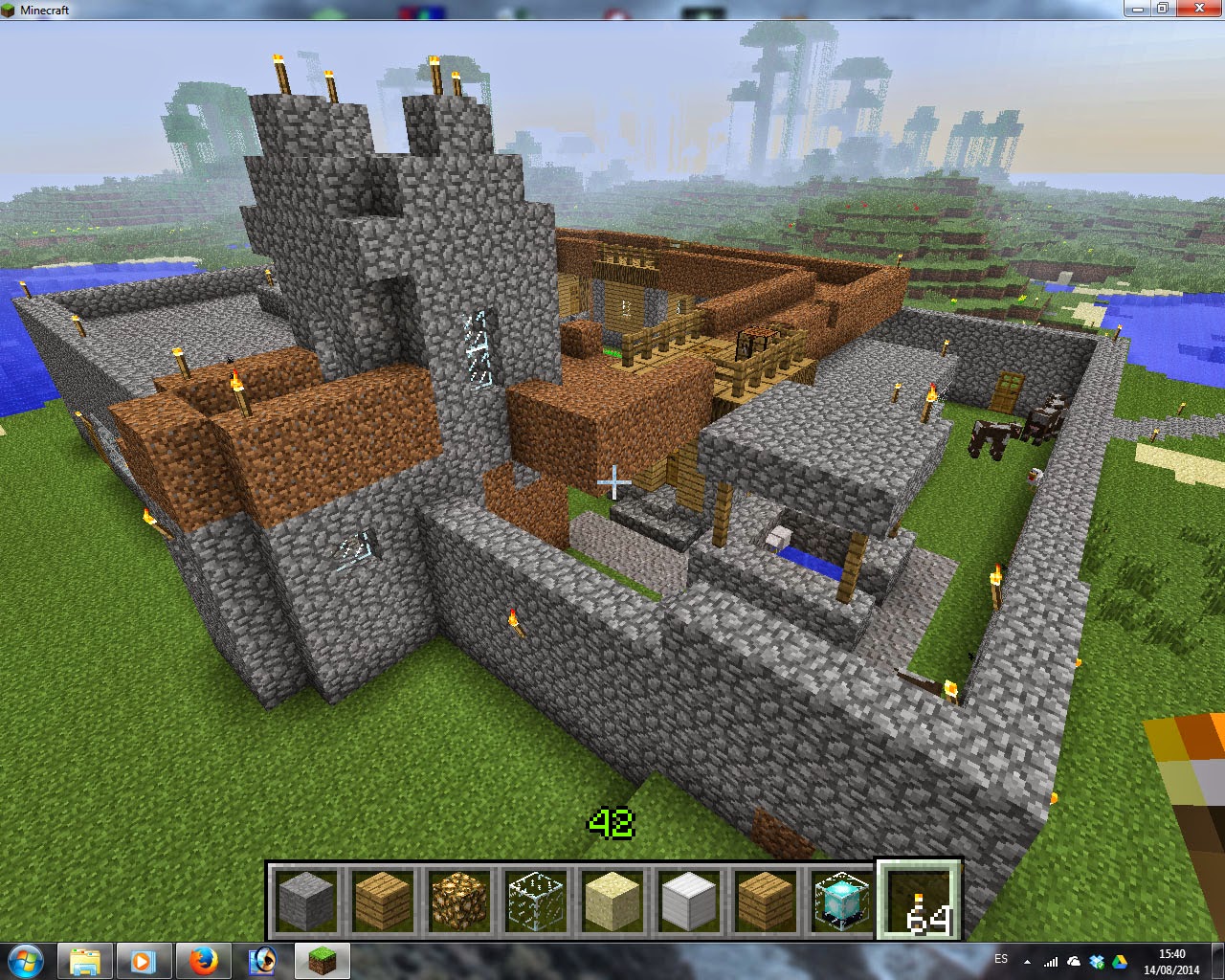Screen dimensions: 1225x980
Task: Select the oak planks in hotbar slot 2
Action: [384, 900]
